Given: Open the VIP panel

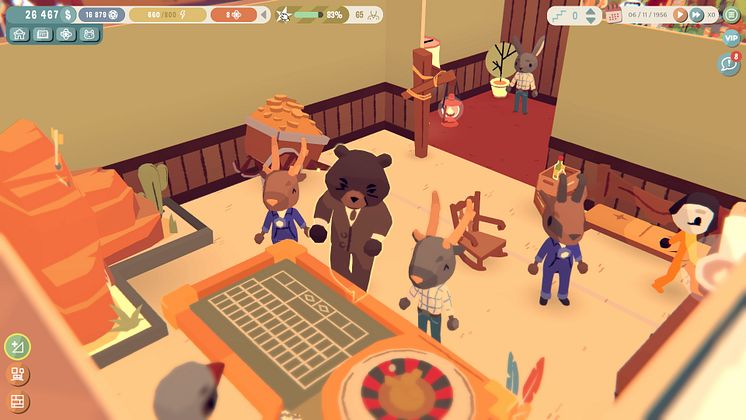Looking at the screenshot, I should click(x=731, y=38).
